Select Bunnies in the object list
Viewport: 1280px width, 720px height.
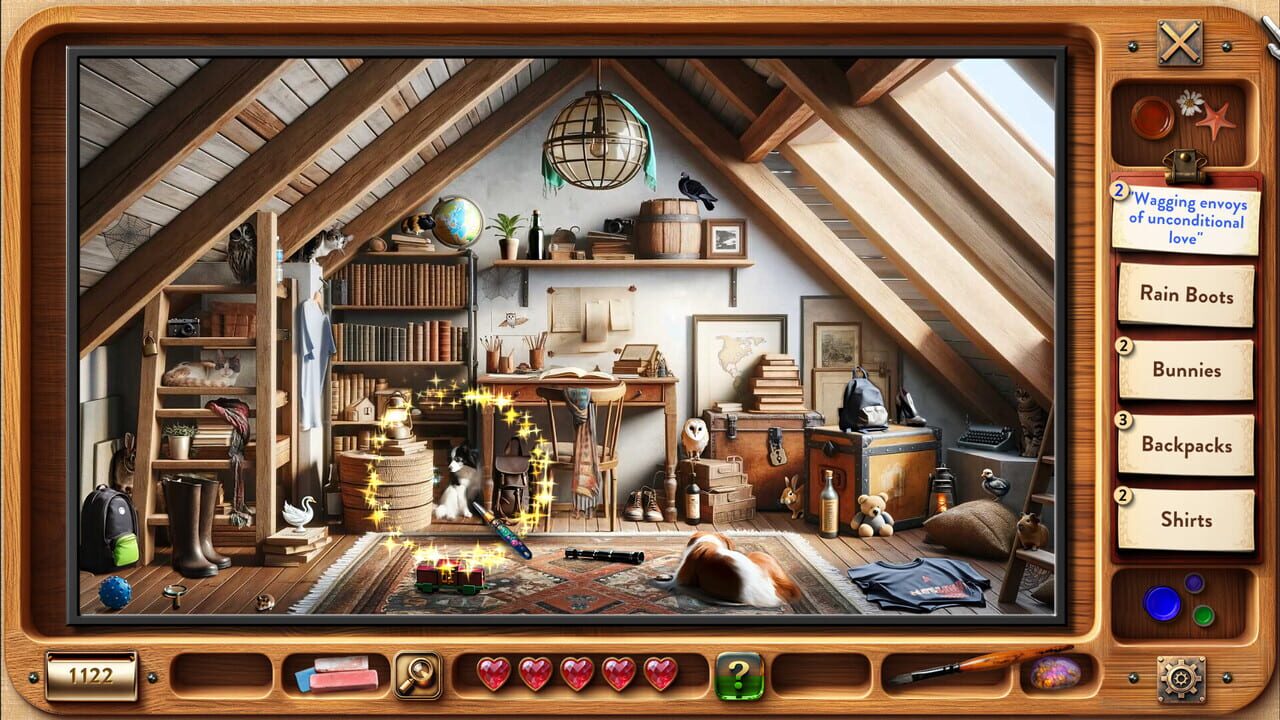(x=1186, y=371)
